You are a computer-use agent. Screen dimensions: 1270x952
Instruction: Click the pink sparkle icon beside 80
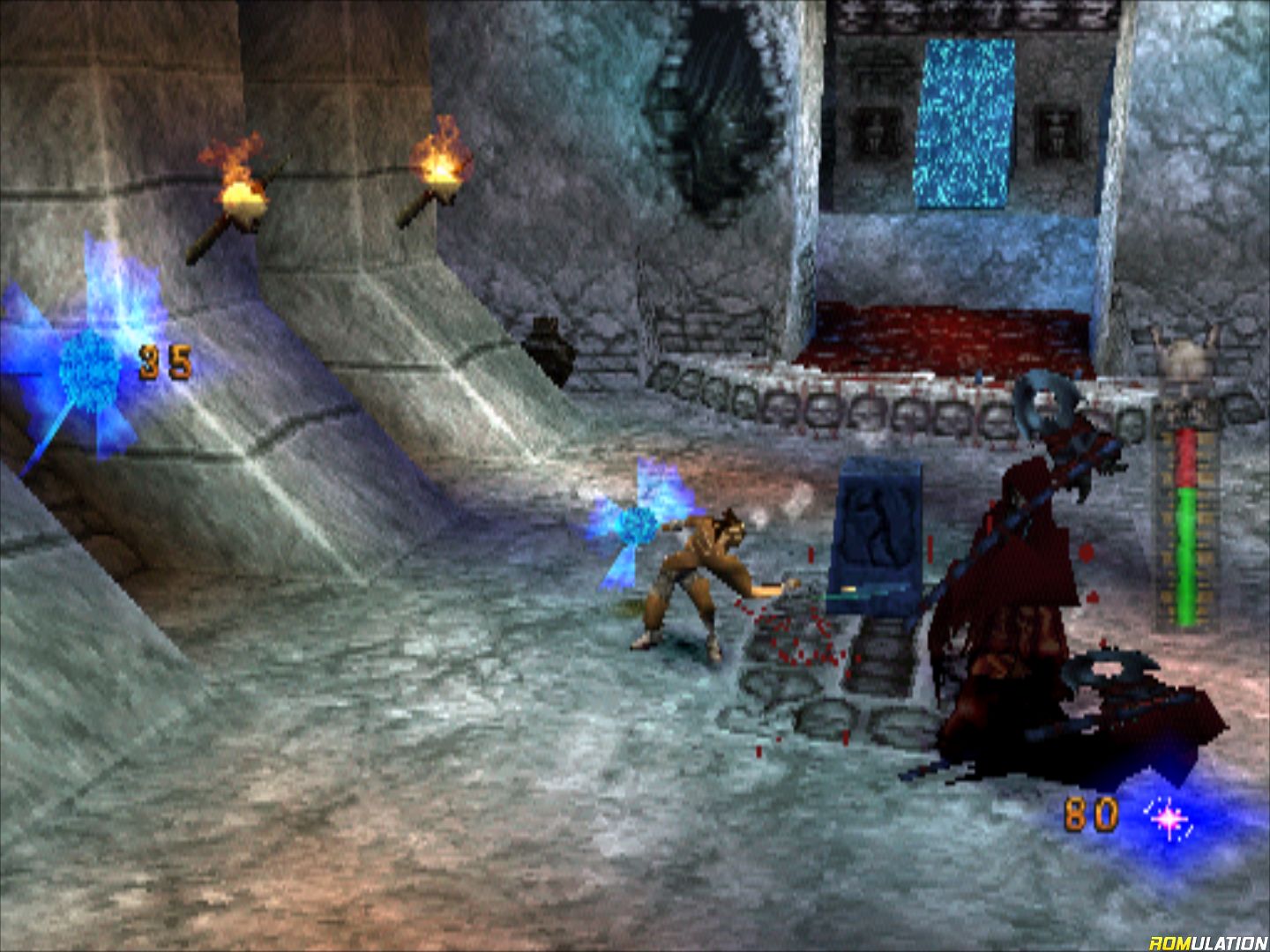click(x=1170, y=820)
